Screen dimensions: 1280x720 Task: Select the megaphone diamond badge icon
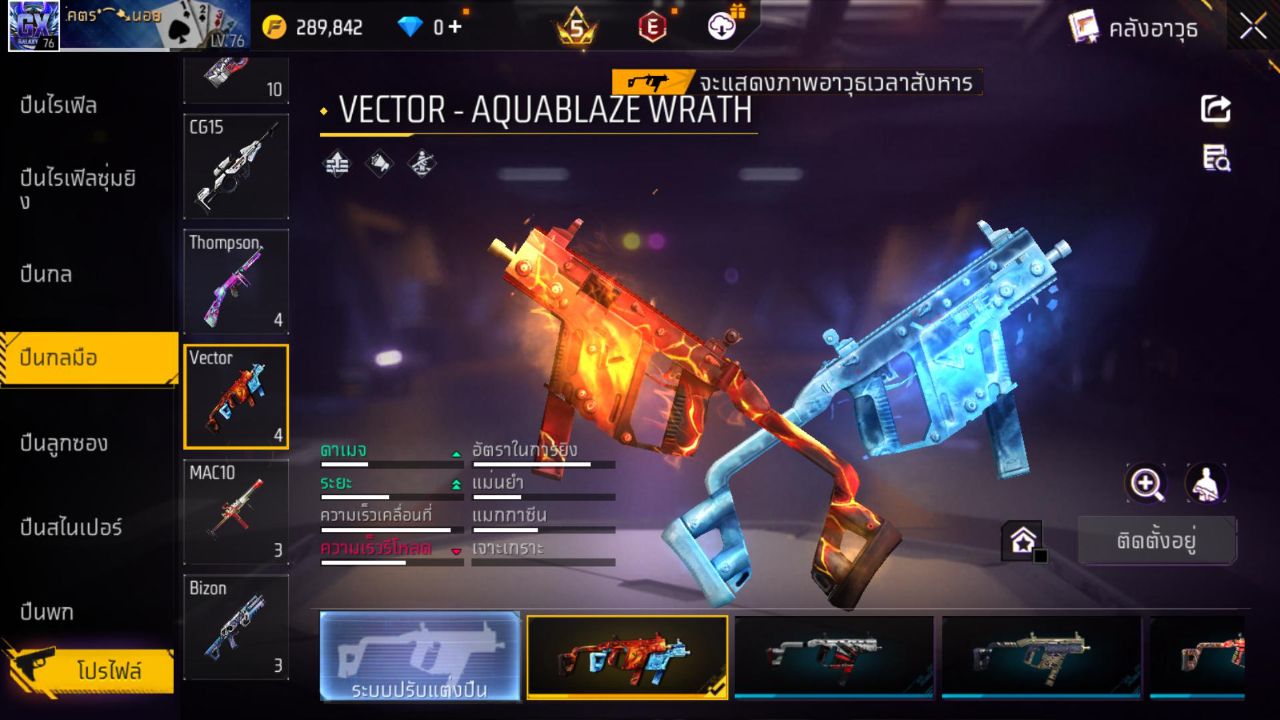point(379,164)
